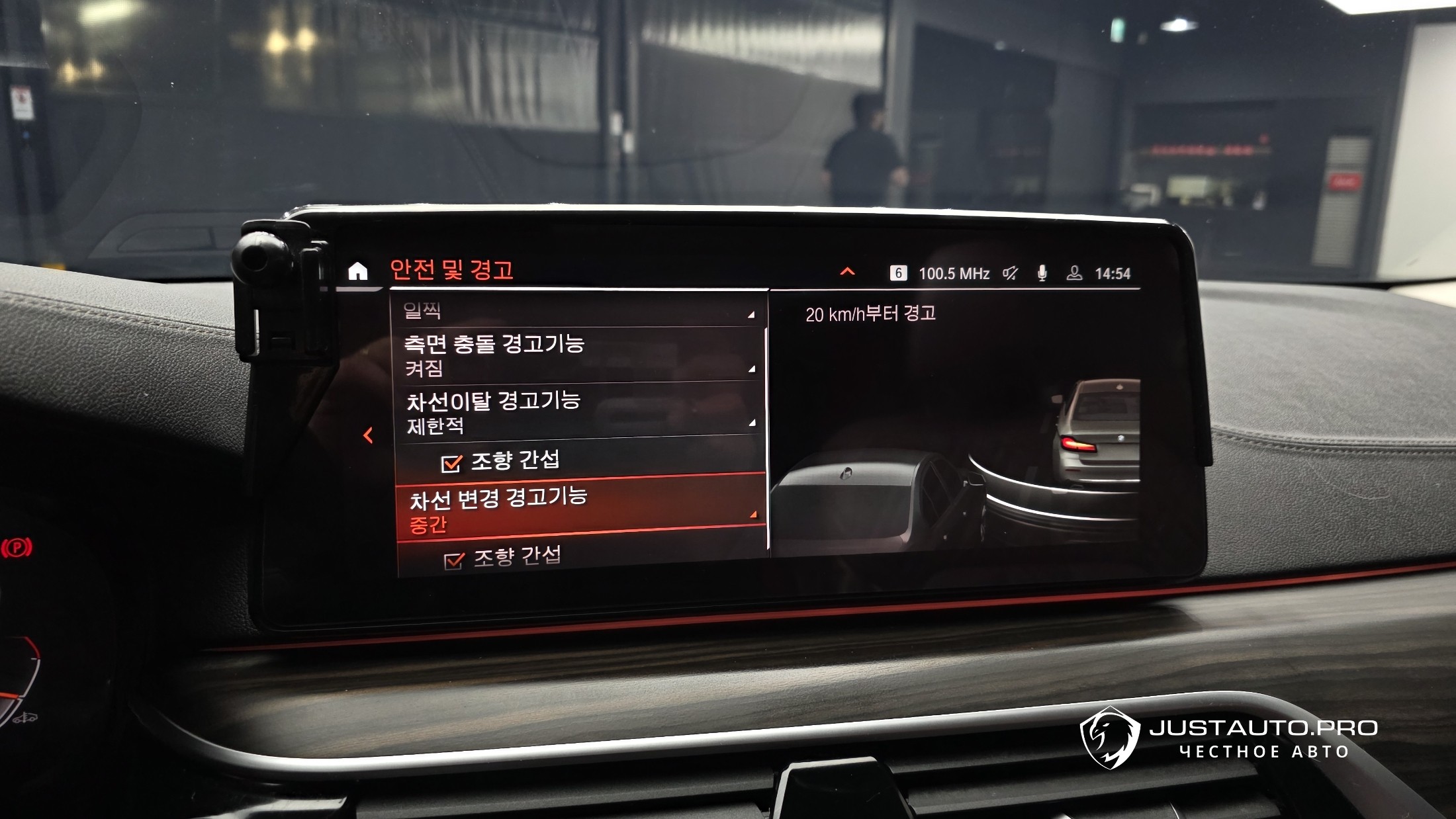Open the driver profile icon
Screen dimensions: 1456x819
(1074, 273)
